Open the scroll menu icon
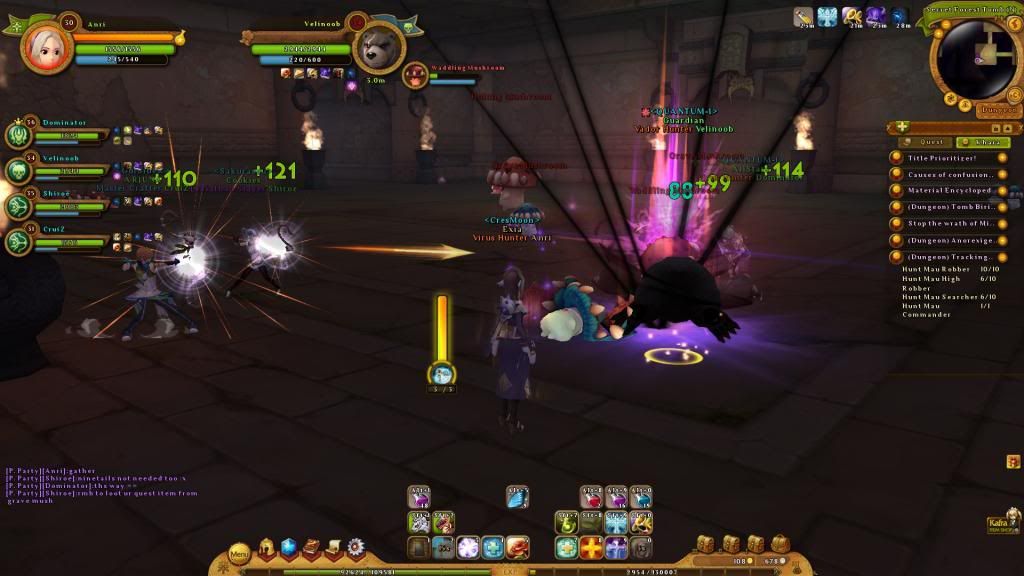 pos(333,548)
